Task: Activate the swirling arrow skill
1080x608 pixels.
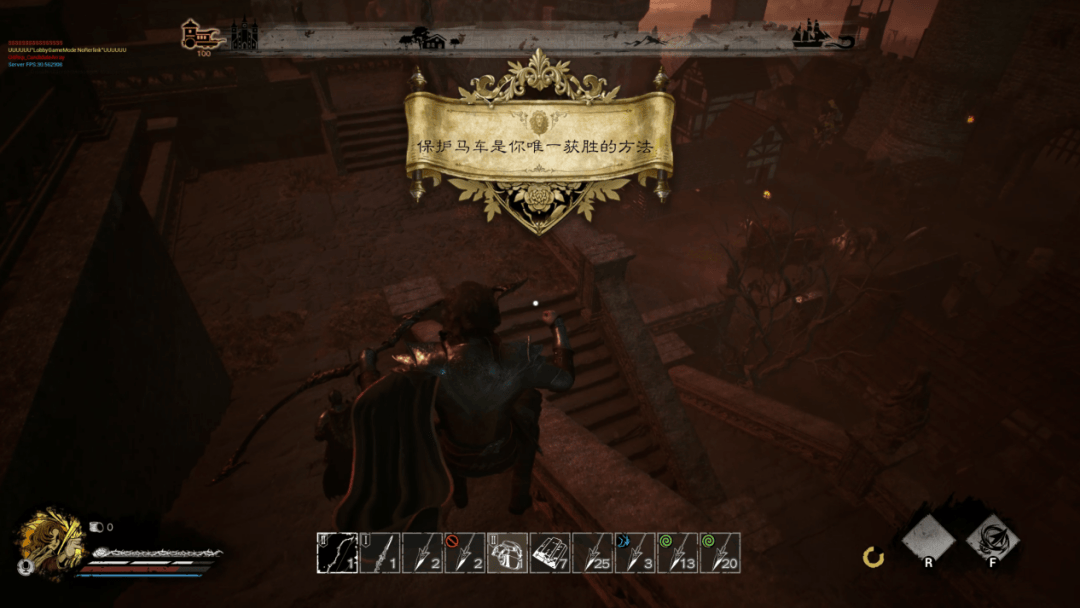Action: pyautogui.click(x=992, y=541)
